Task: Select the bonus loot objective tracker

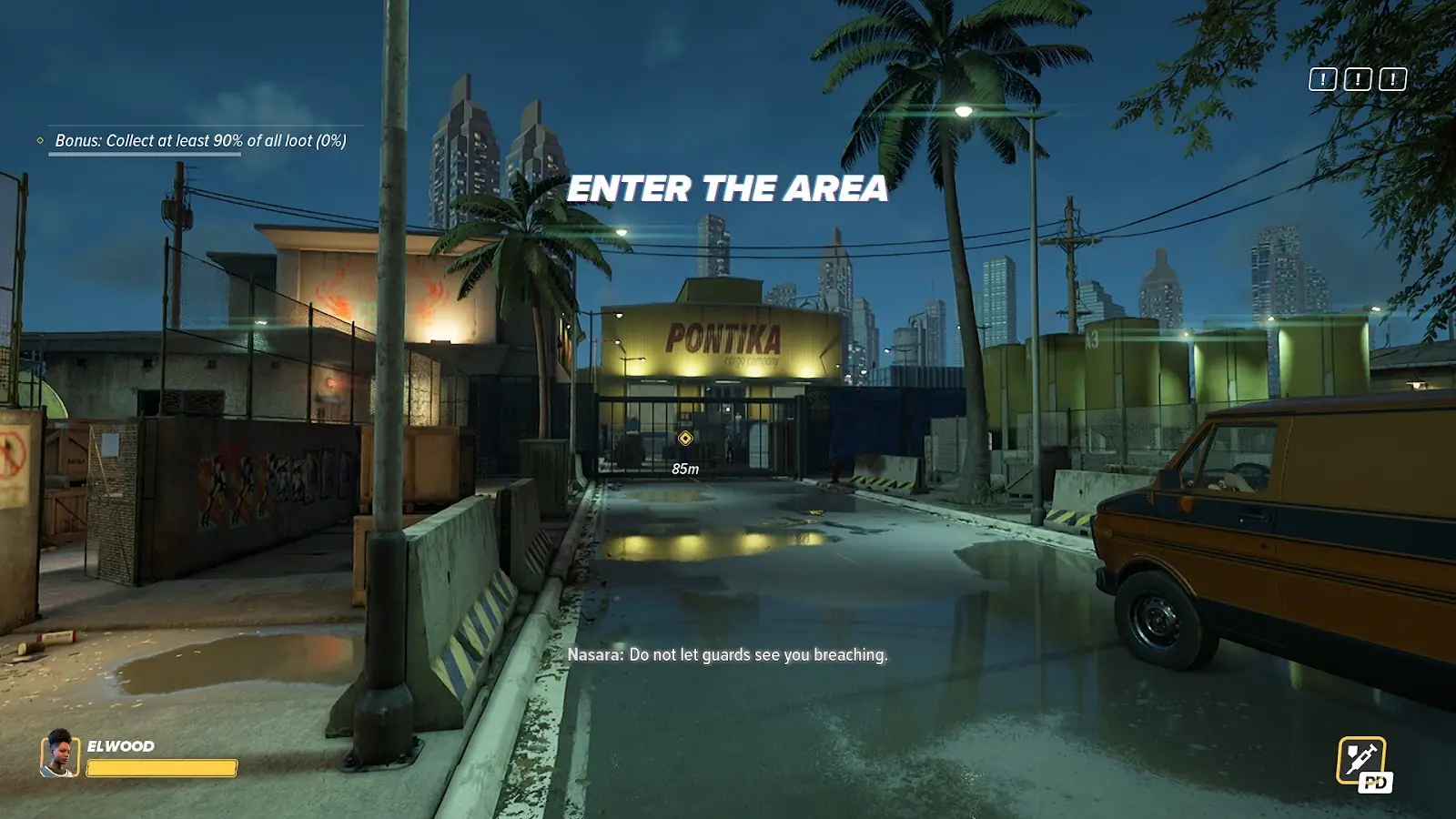Action: (x=200, y=141)
